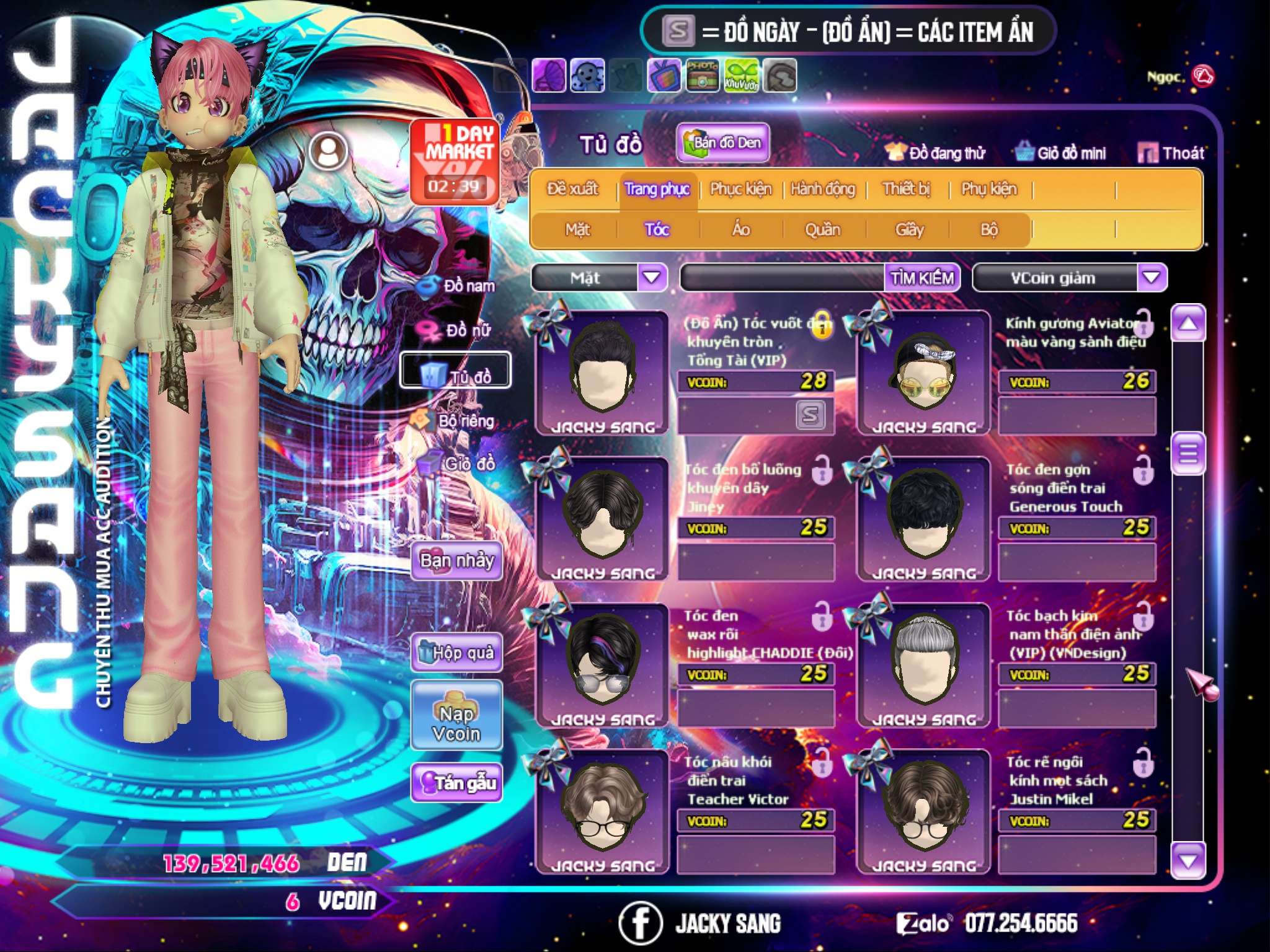Choose the Giày subcategory
Image resolution: width=1270 pixels, height=952 pixels.
coord(909,230)
